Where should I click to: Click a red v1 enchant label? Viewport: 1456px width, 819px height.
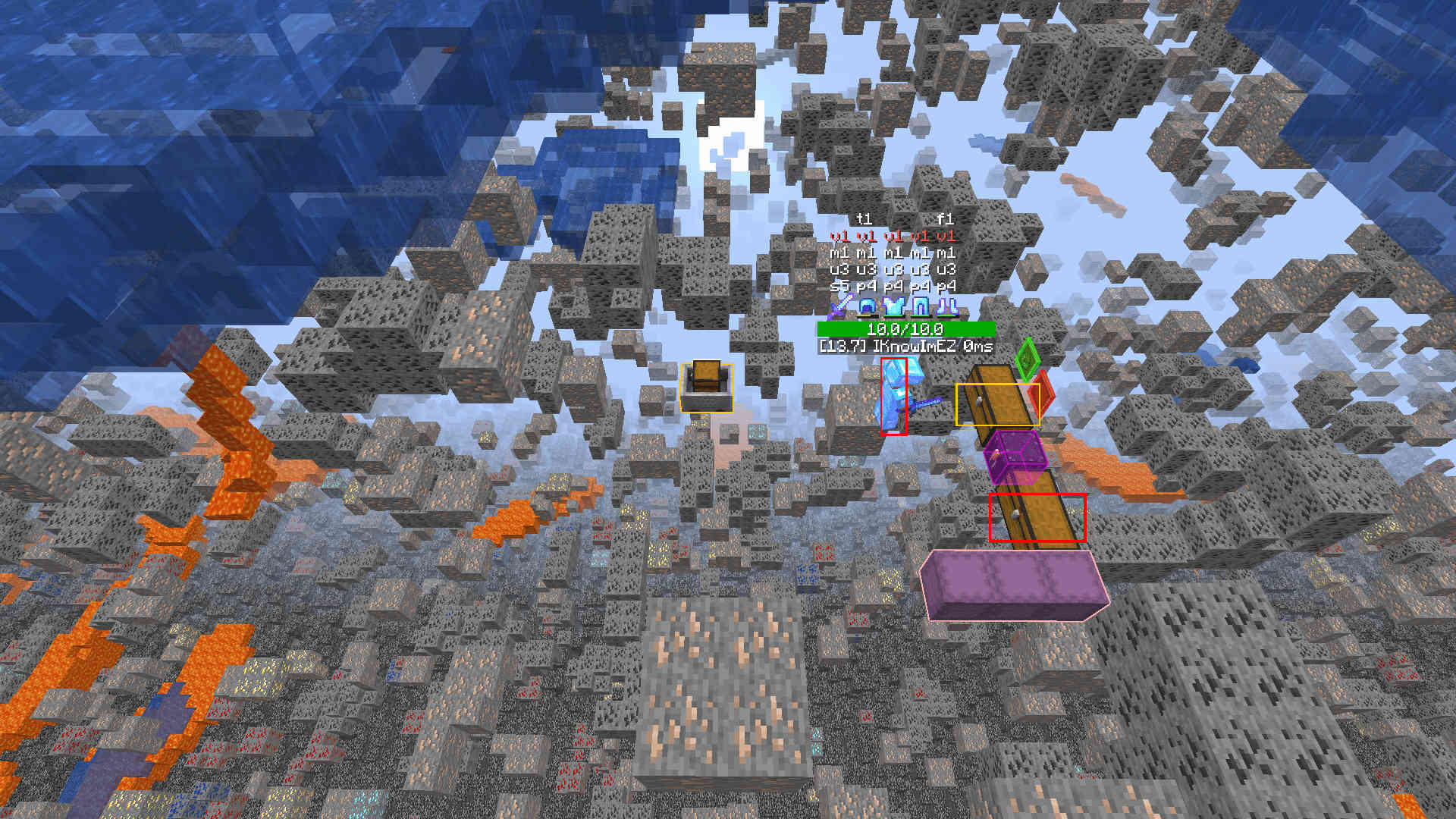(840, 236)
